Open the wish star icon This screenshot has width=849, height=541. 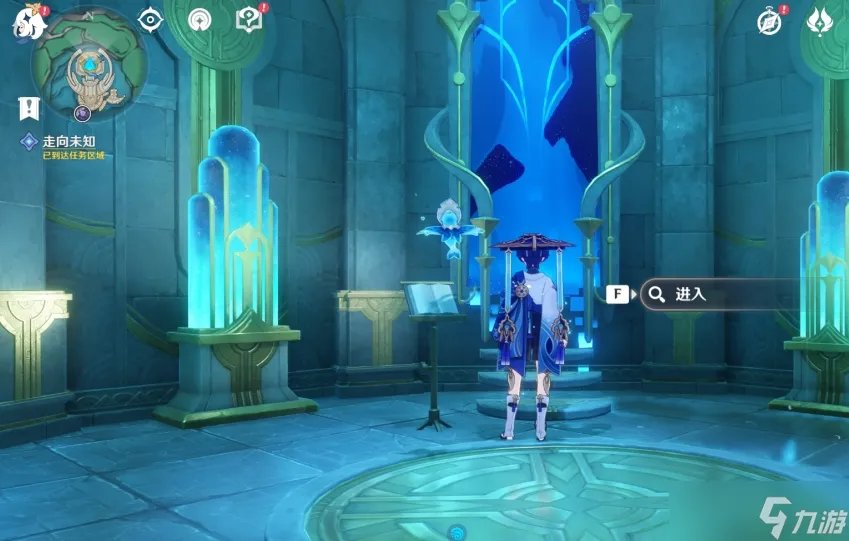click(198, 19)
